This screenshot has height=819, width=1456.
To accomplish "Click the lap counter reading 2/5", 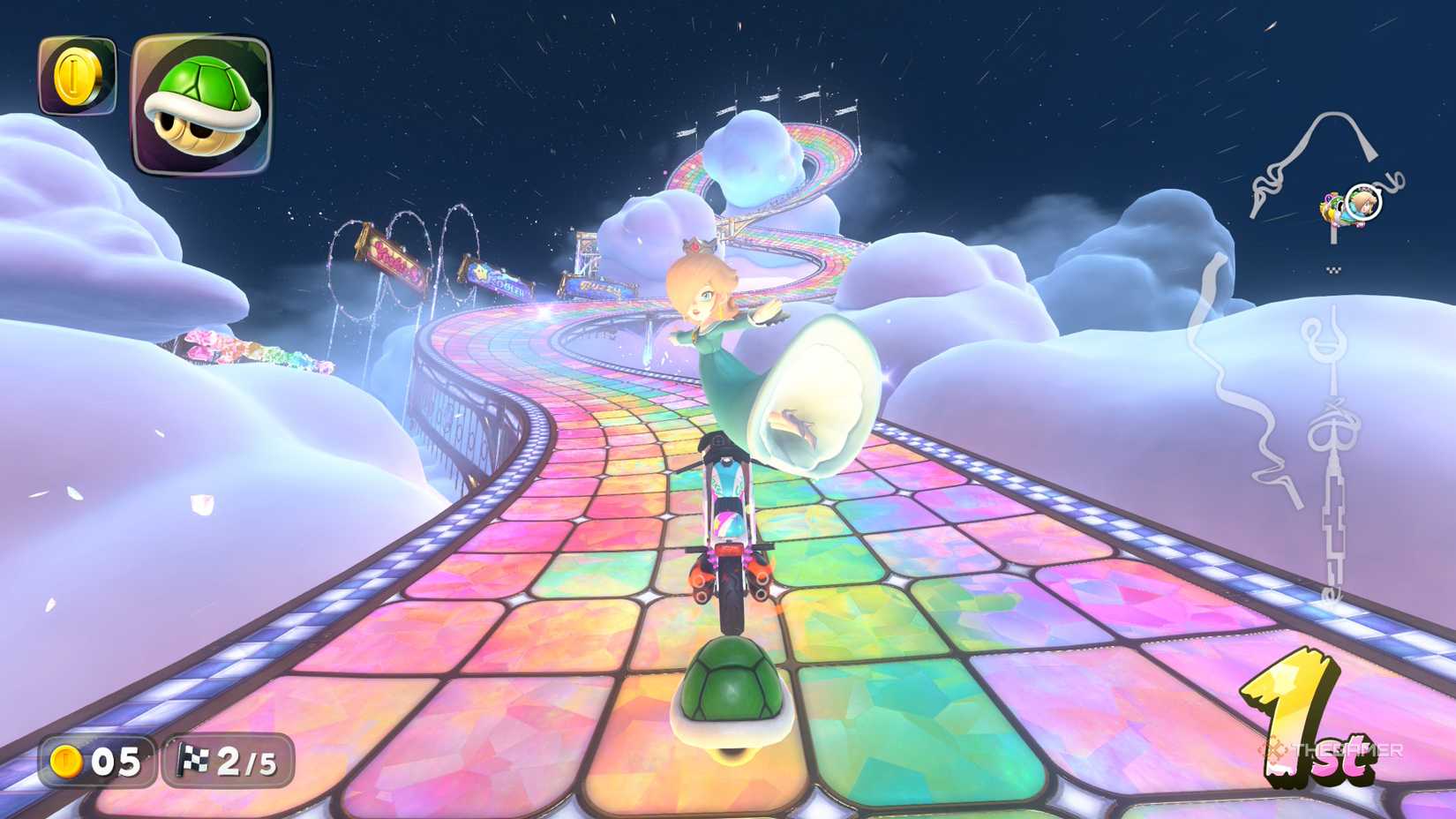I will (248, 761).
